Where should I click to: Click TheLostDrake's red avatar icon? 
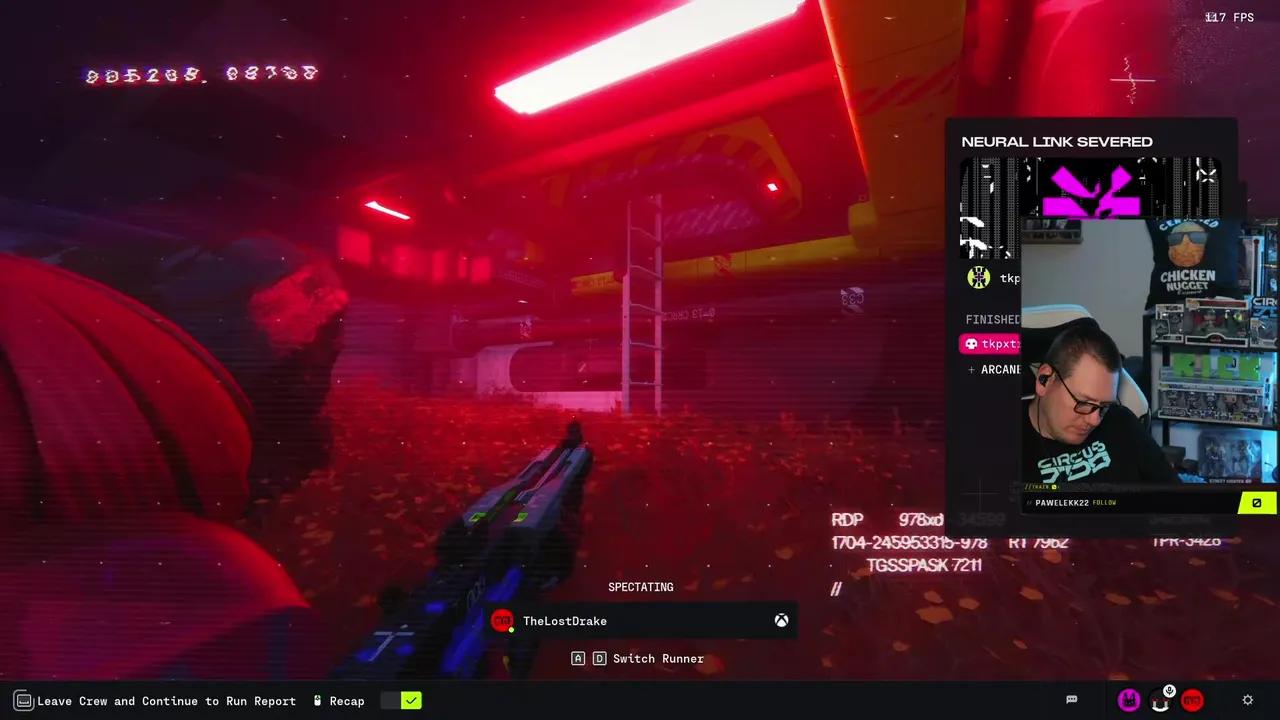point(503,620)
